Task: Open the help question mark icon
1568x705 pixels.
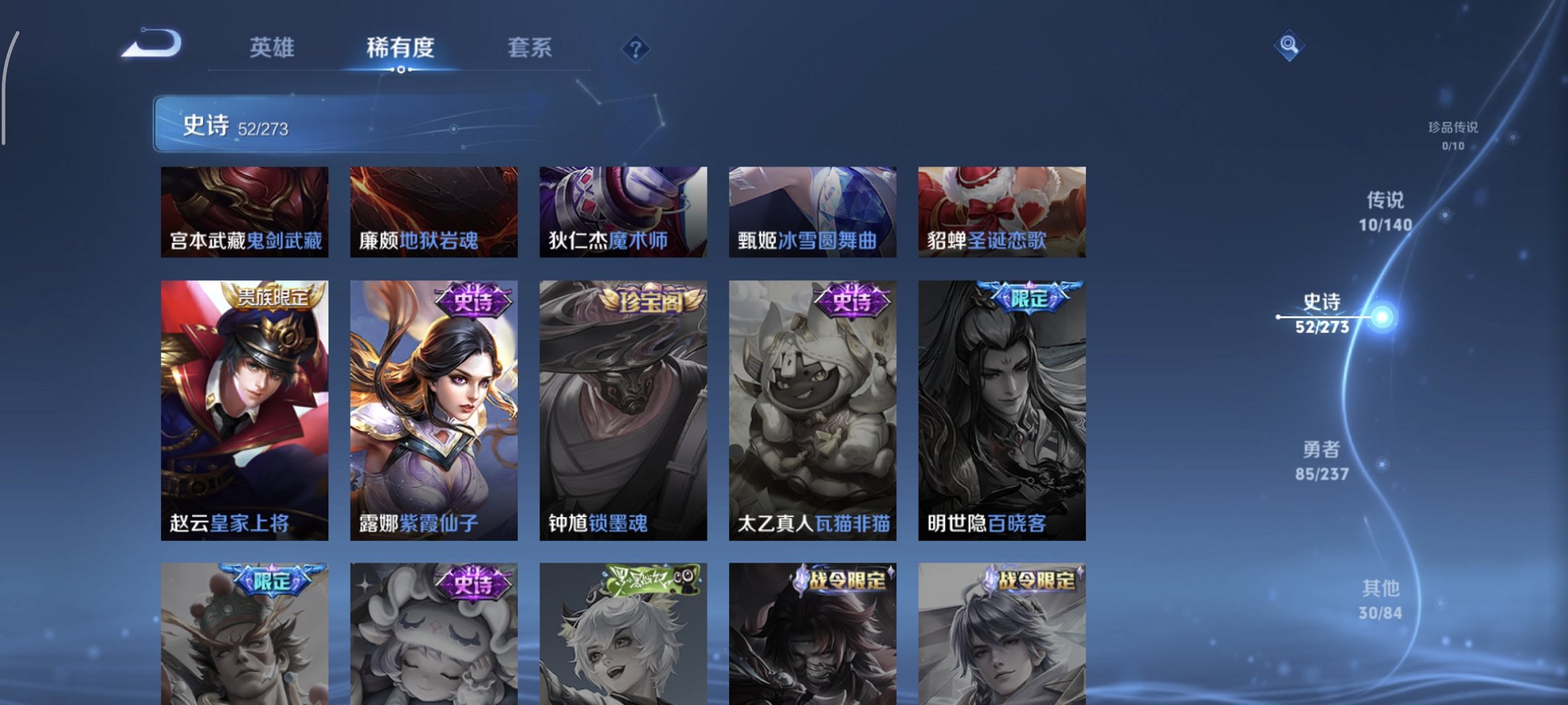Action: point(633,48)
